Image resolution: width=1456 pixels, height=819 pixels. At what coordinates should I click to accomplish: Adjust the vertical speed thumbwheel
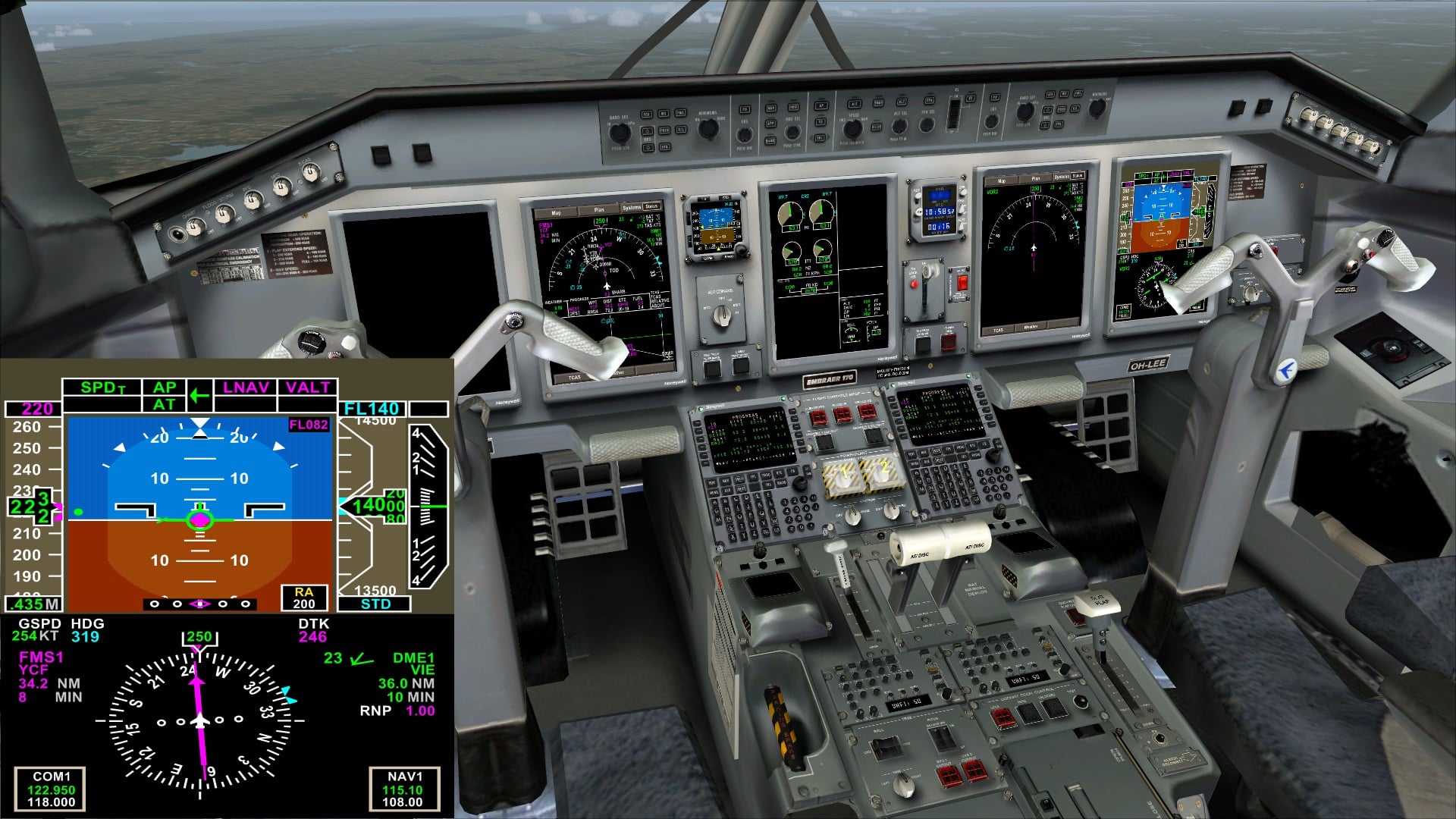954,114
